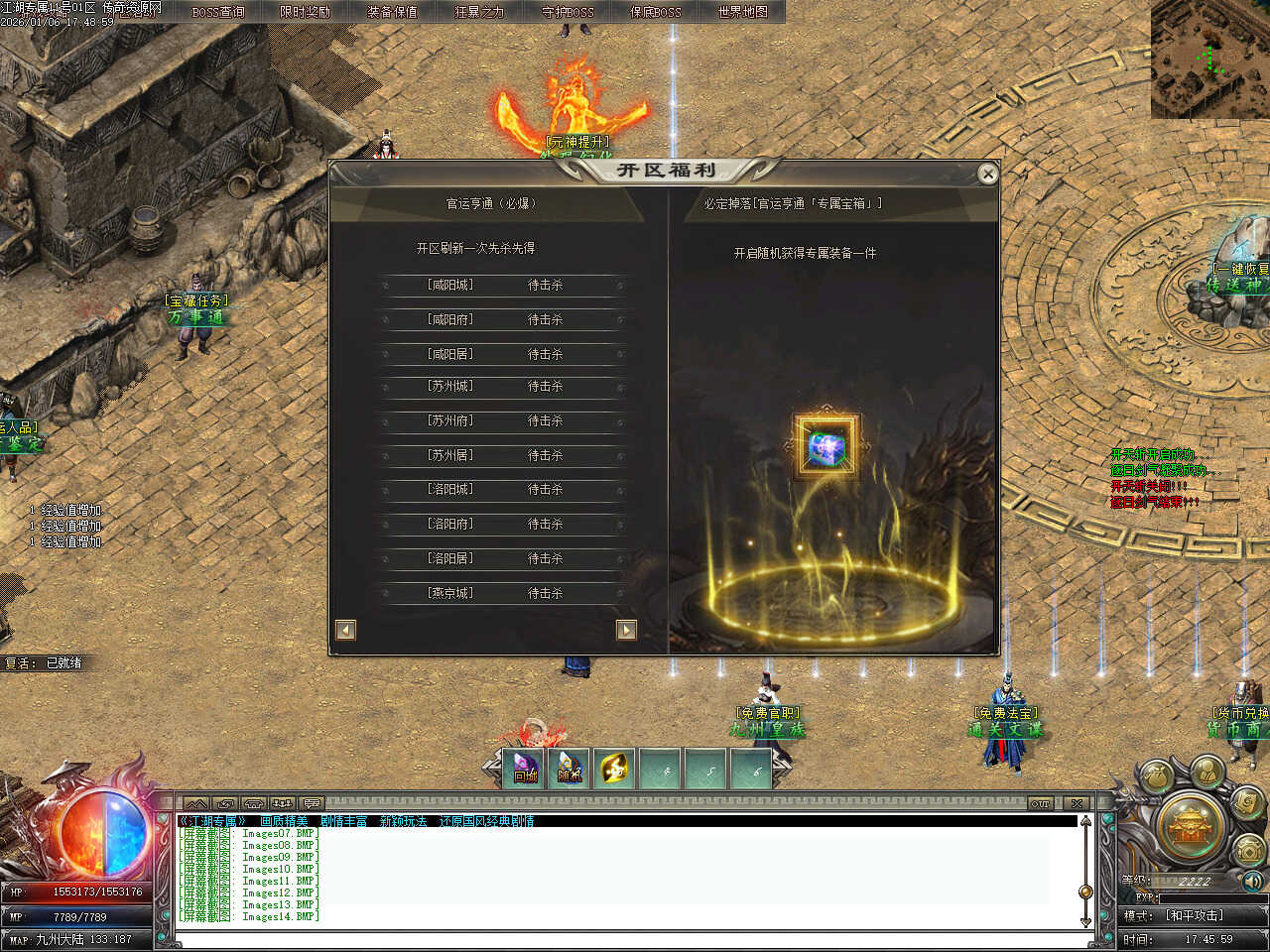The height and width of the screenshot is (952, 1270).
Task: Open the BOSS查询 menu
Action: tap(217, 12)
